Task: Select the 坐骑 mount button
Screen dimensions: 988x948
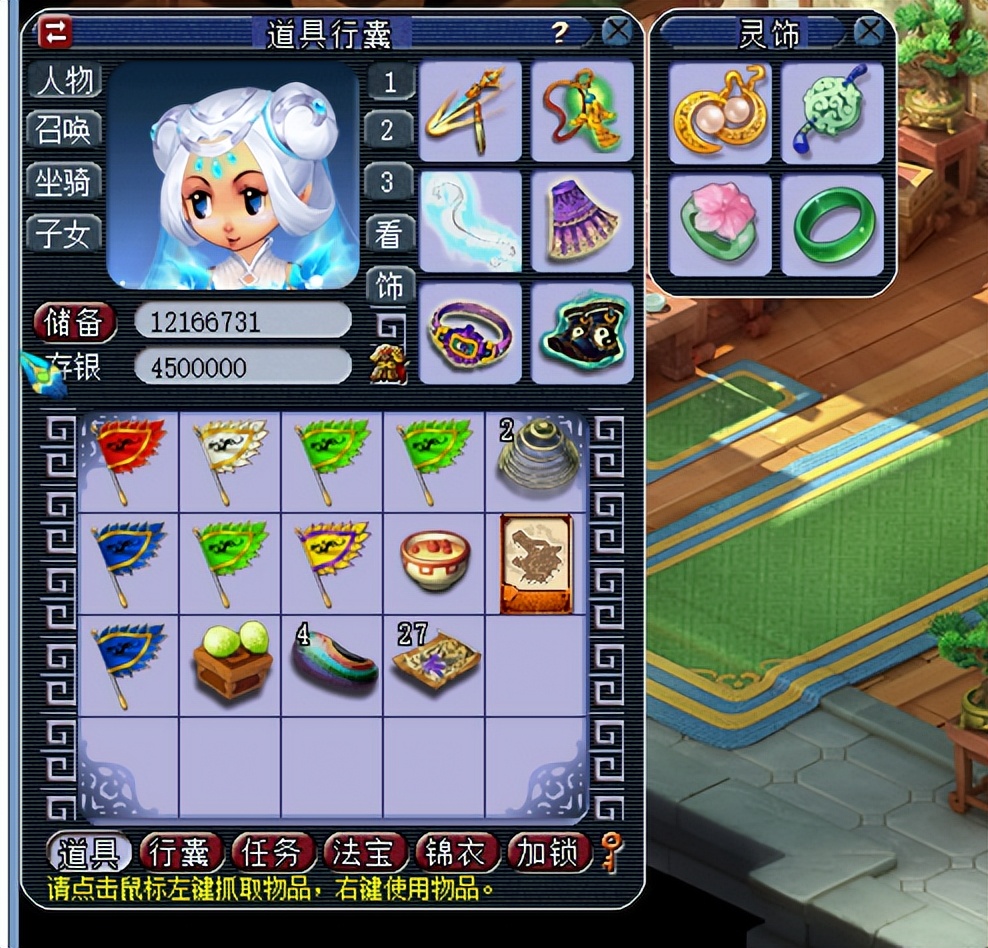Action: [65, 182]
